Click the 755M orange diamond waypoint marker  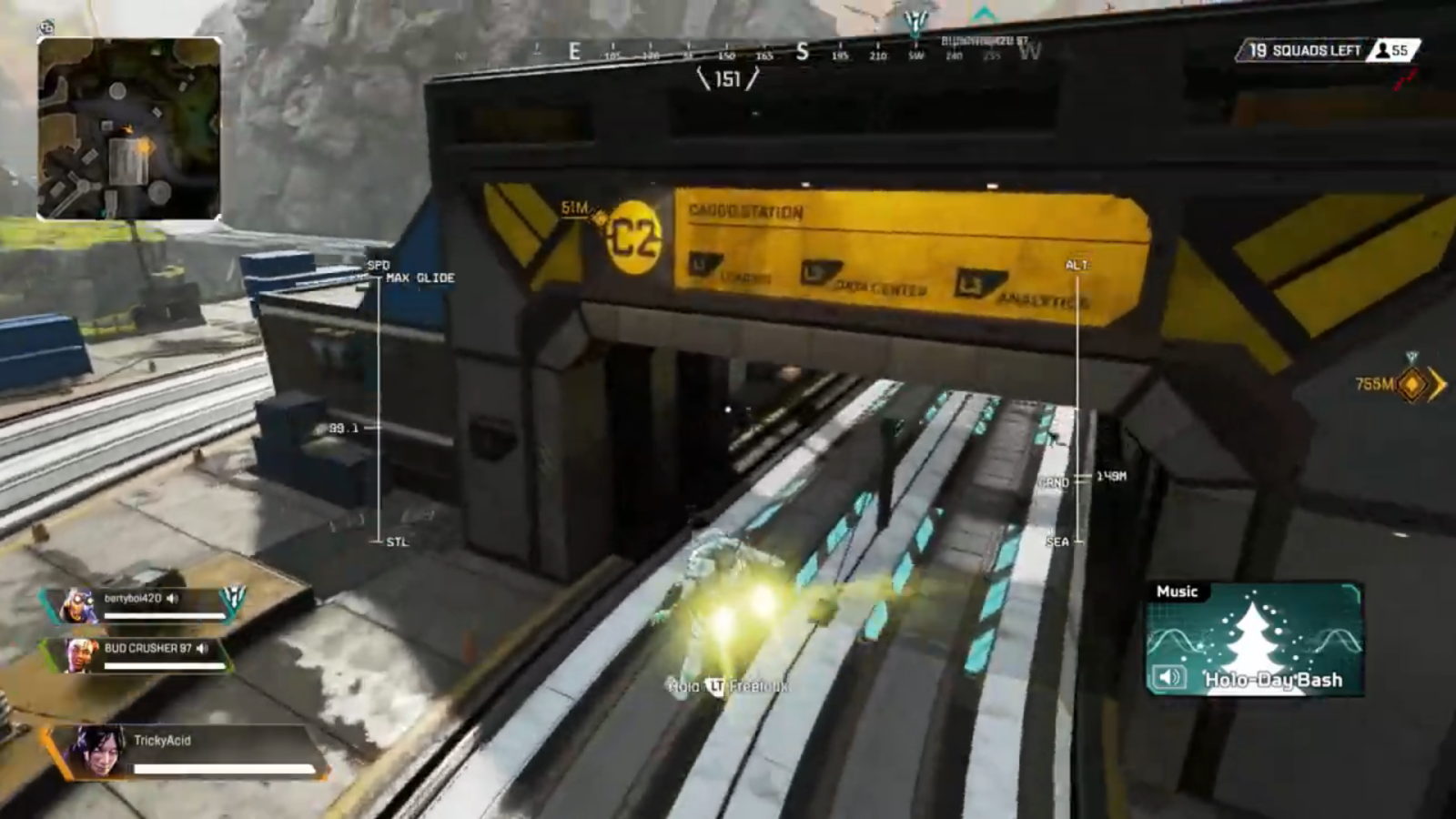1412,385
